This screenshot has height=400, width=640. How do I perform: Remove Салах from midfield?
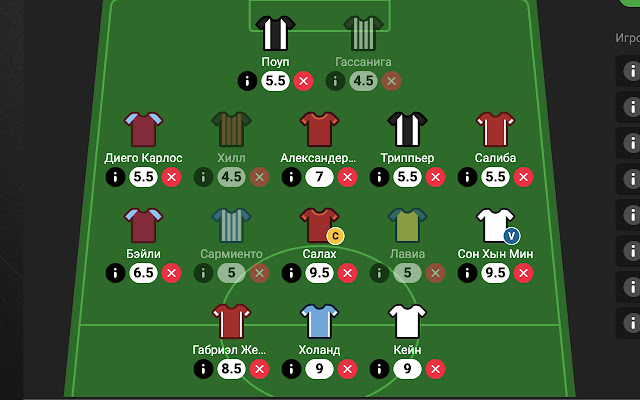point(347,273)
